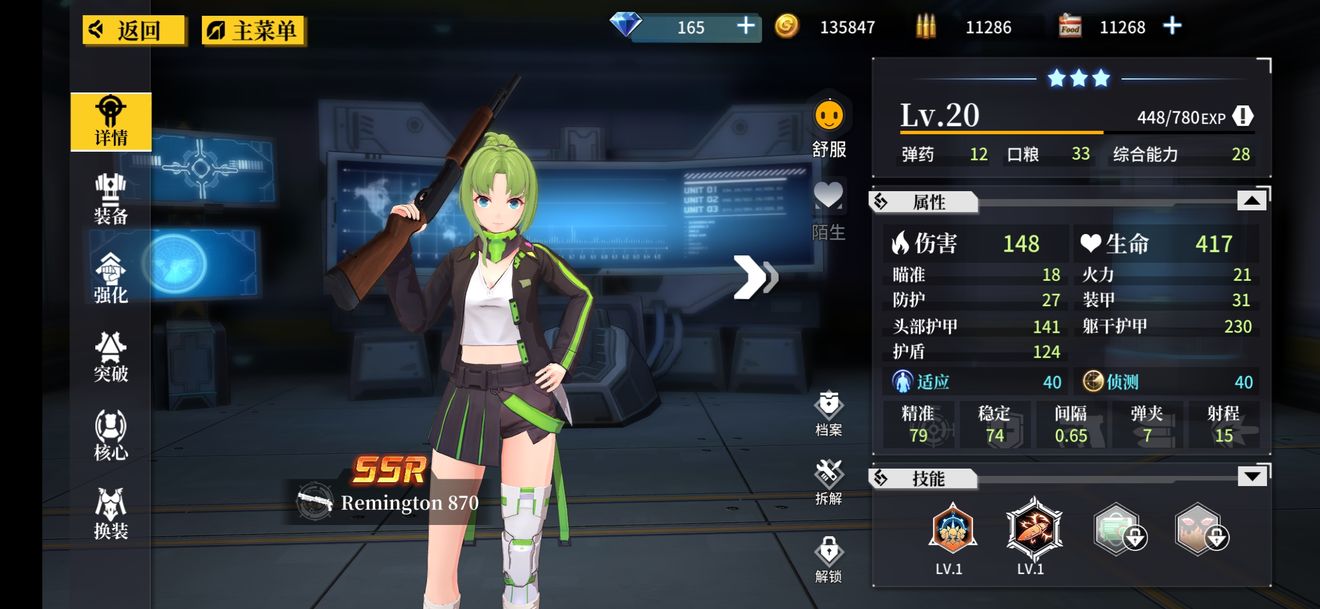Image resolution: width=1320 pixels, height=609 pixels.
Task: Add more food with the plus button
Action: (x=1173, y=27)
